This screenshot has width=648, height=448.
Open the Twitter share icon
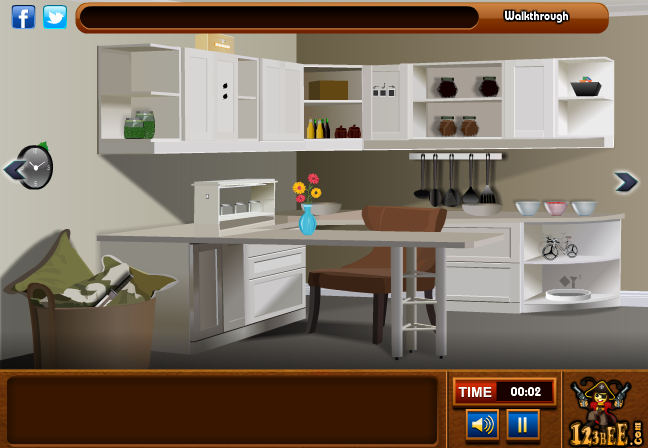pos(55,16)
